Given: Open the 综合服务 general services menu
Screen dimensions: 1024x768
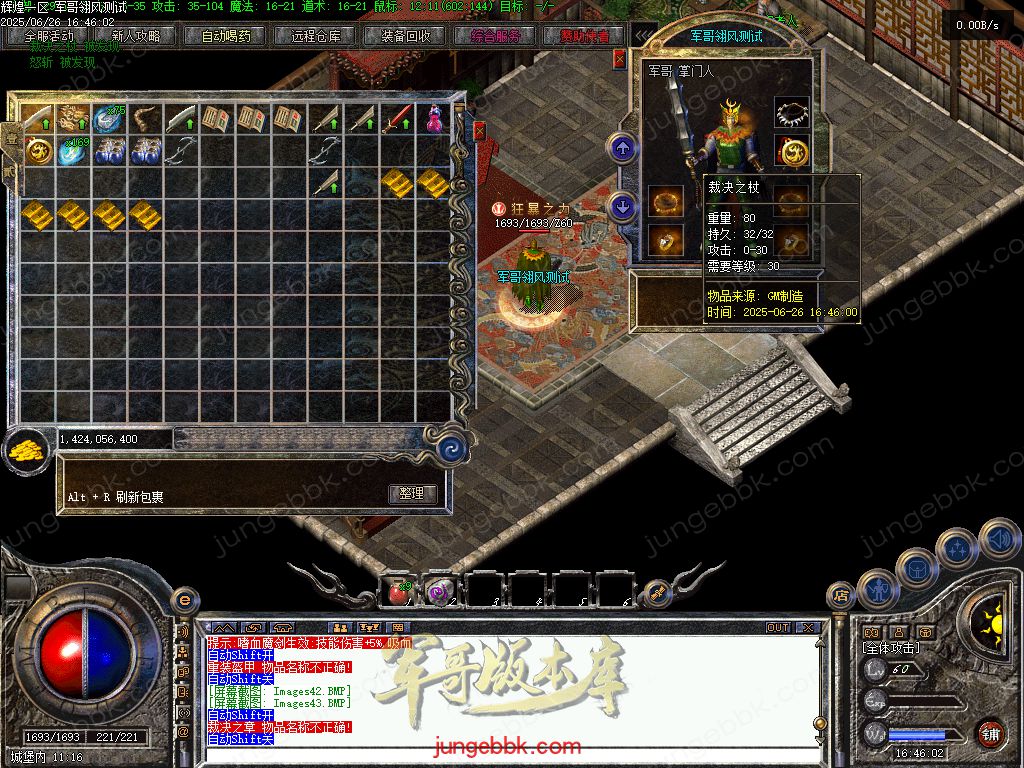Looking at the screenshot, I should pyautogui.click(x=496, y=36).
